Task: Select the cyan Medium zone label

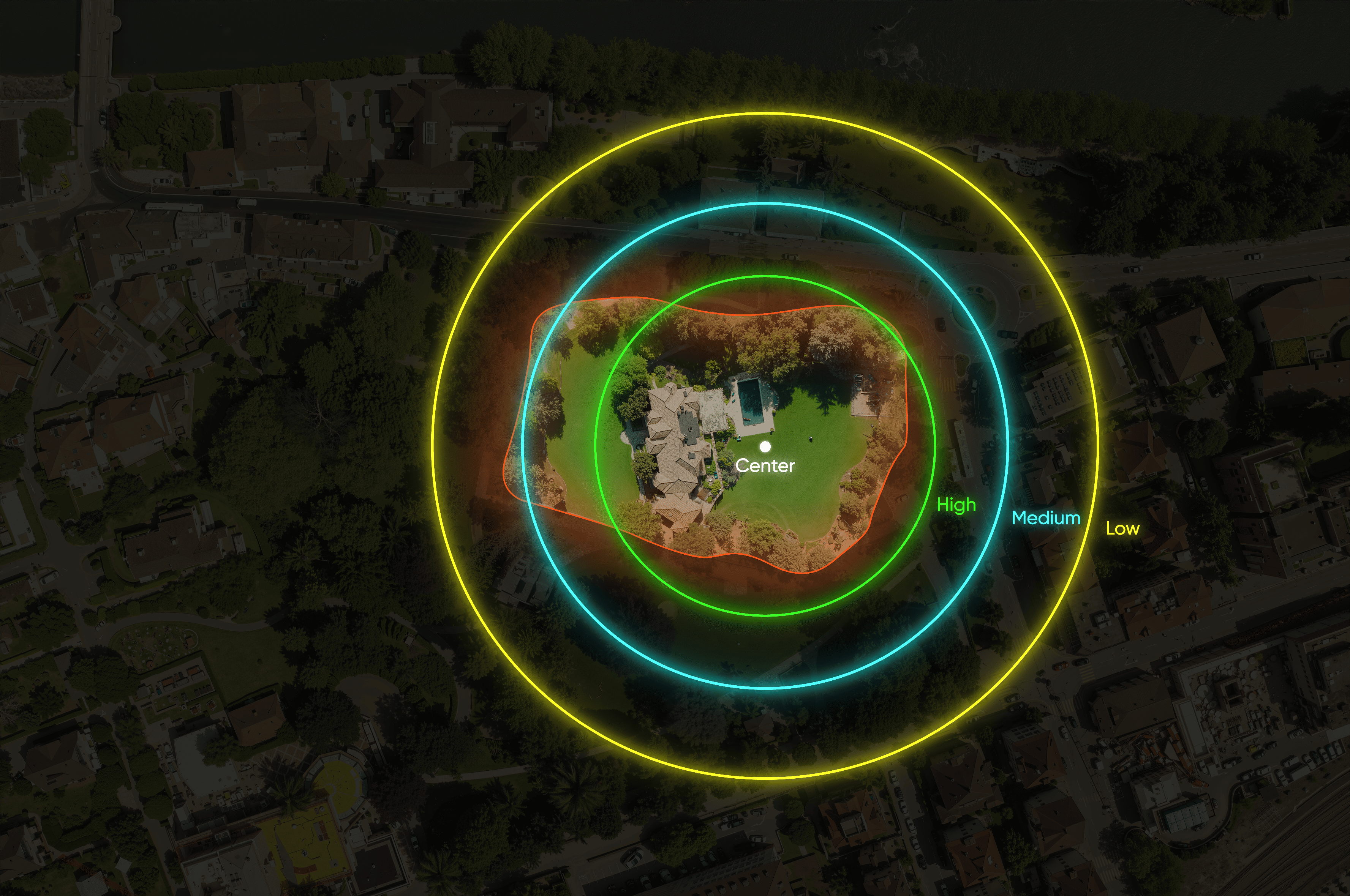Action: [1045, 518]
